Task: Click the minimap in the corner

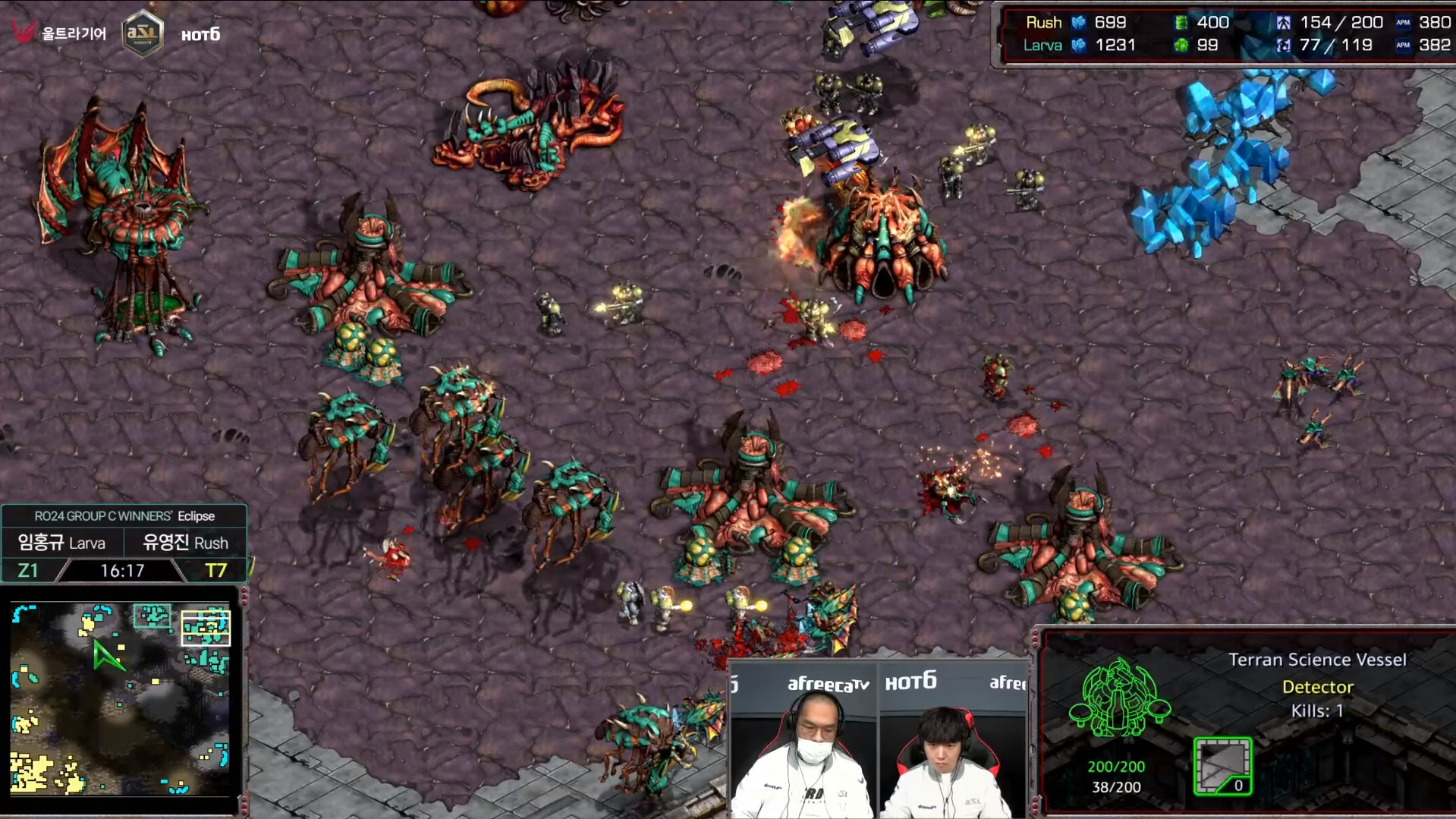Action: coord(120,698)
